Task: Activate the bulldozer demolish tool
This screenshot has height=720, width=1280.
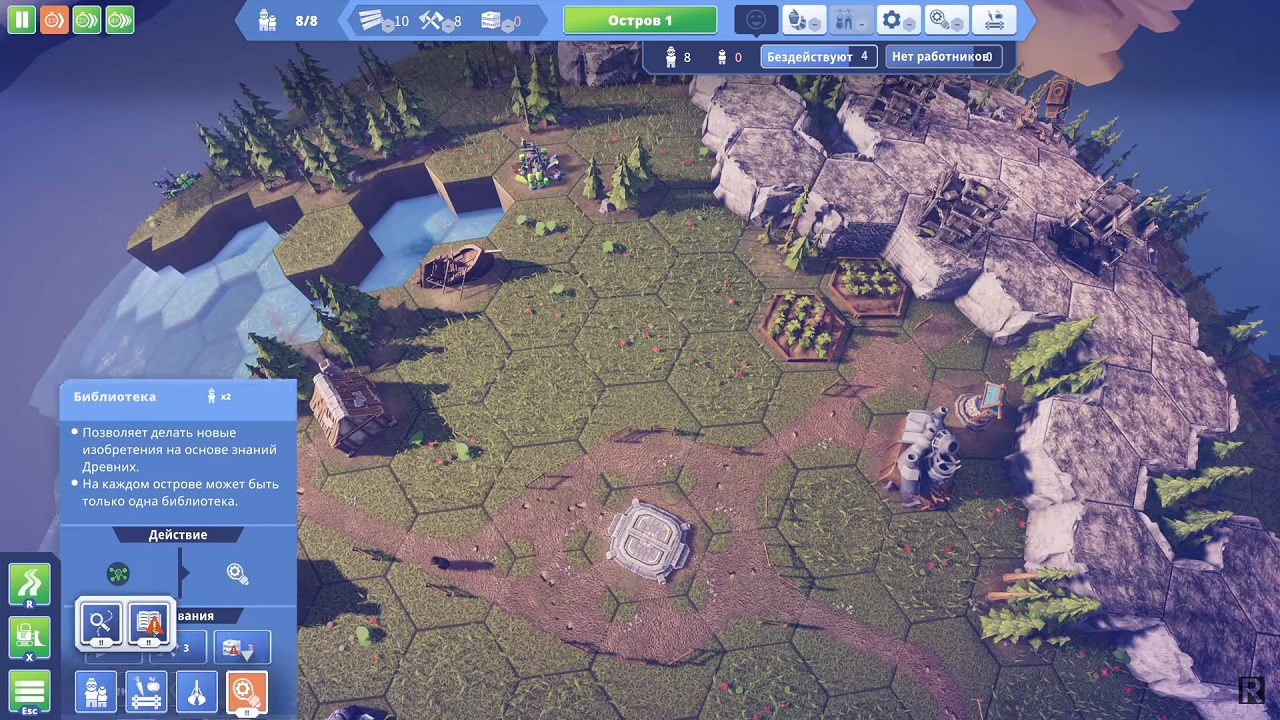Action: click(29, 638)
